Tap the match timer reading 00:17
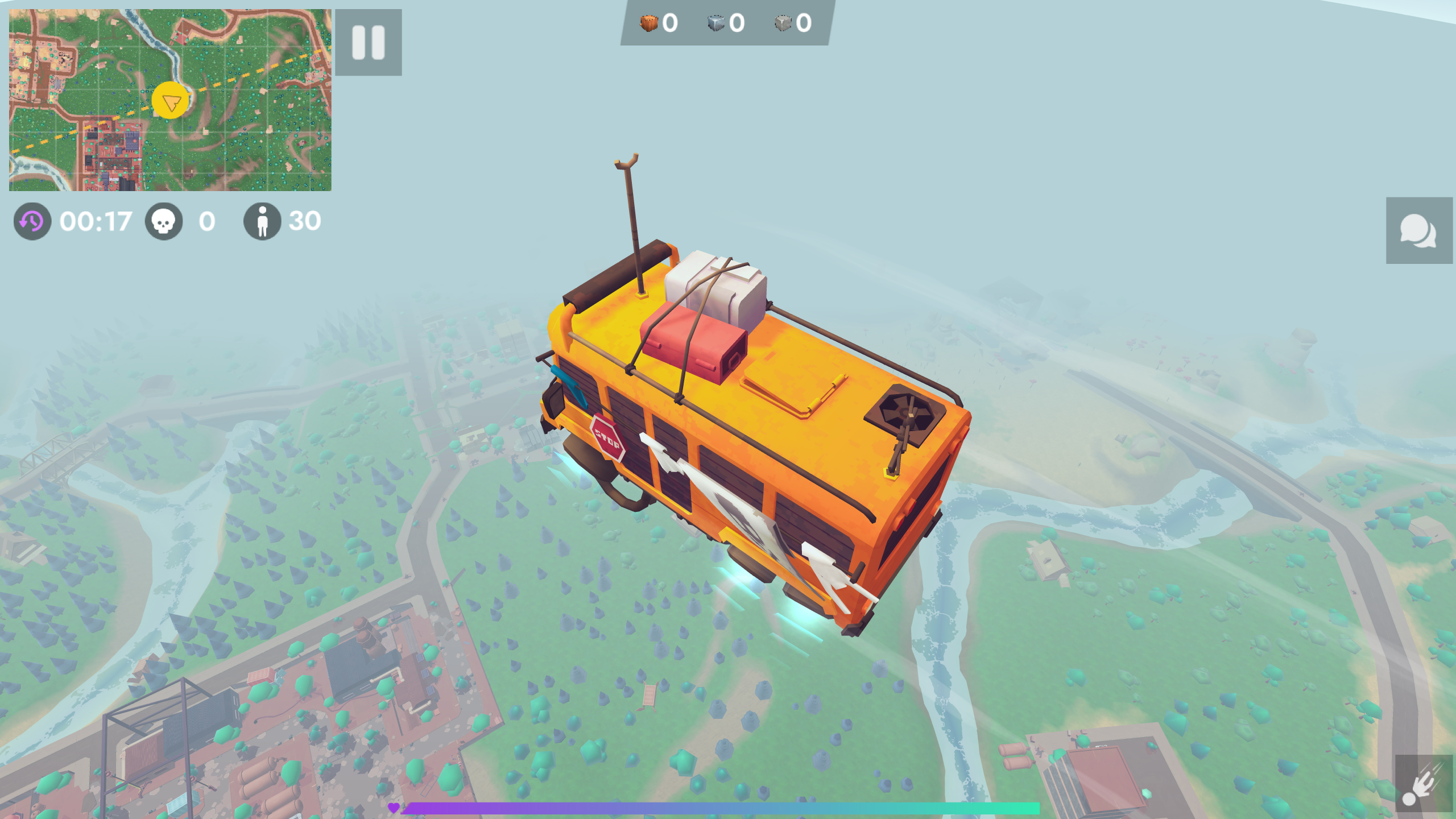 (96, 222)
